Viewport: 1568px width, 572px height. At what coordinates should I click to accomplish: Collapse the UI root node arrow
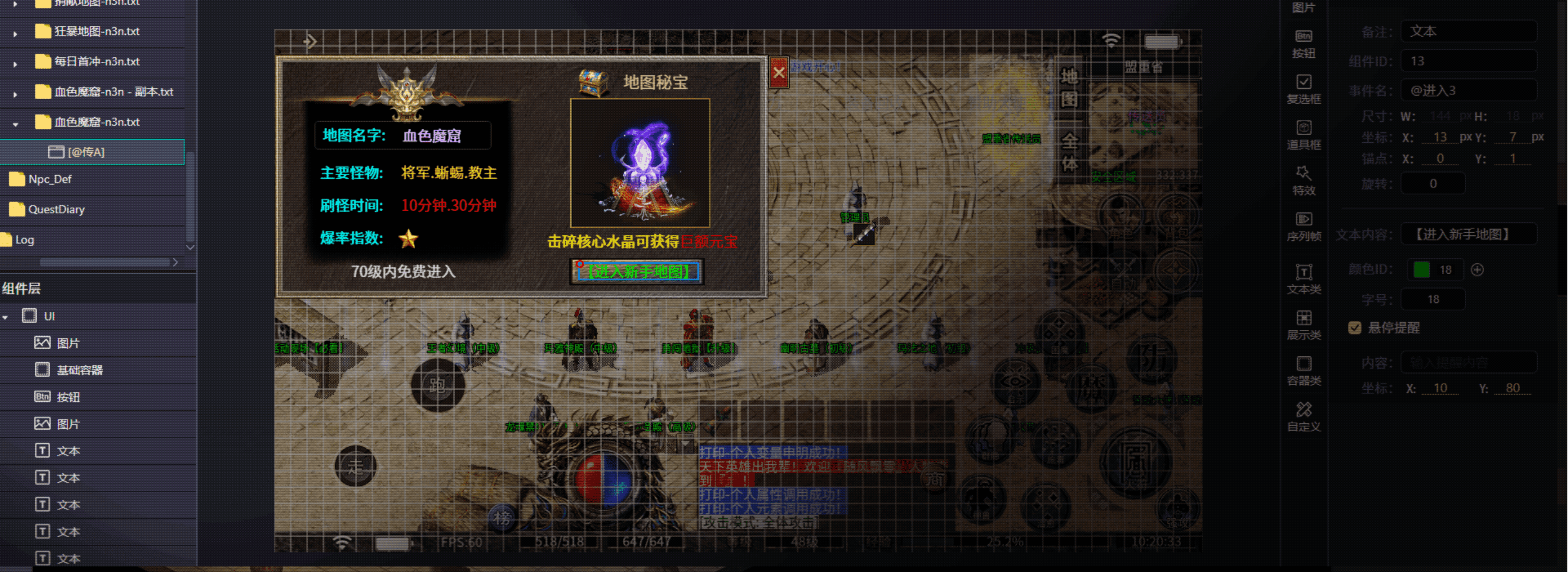[x=5, y=317]
